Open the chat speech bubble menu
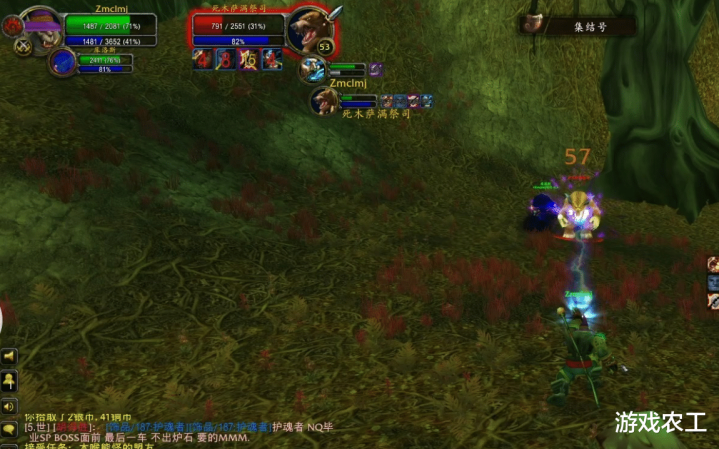 pos(9,429)
